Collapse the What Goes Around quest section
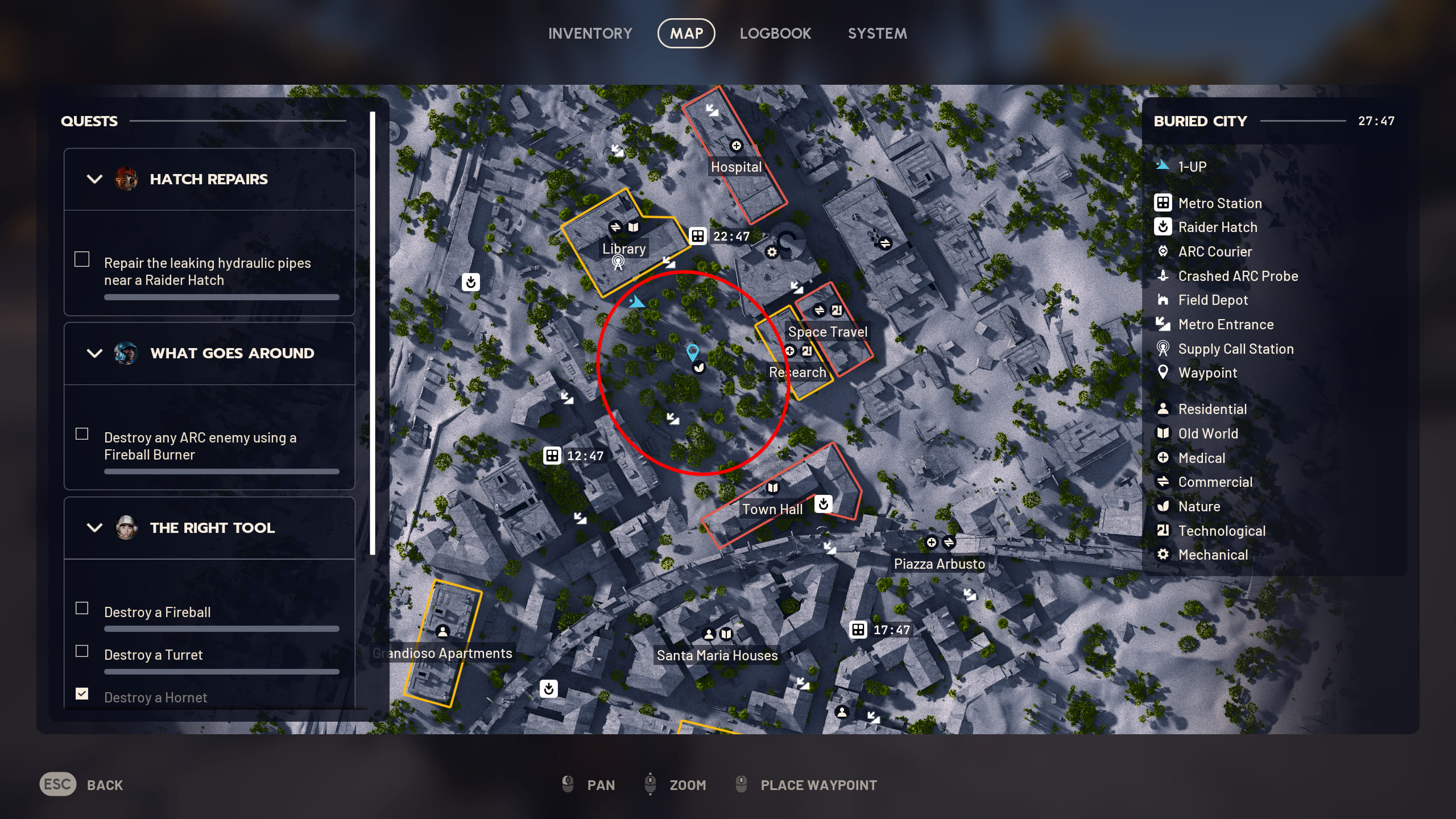1456x819 pixels. [94, 353]
